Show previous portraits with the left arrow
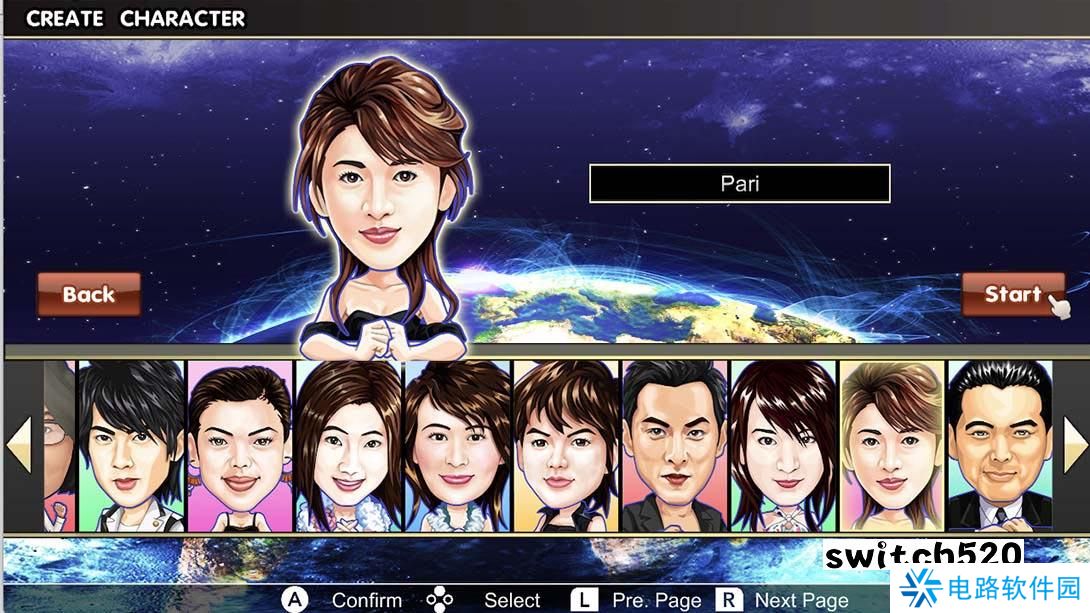Viewport: 1090px width, 613px height. click(19, 445)
